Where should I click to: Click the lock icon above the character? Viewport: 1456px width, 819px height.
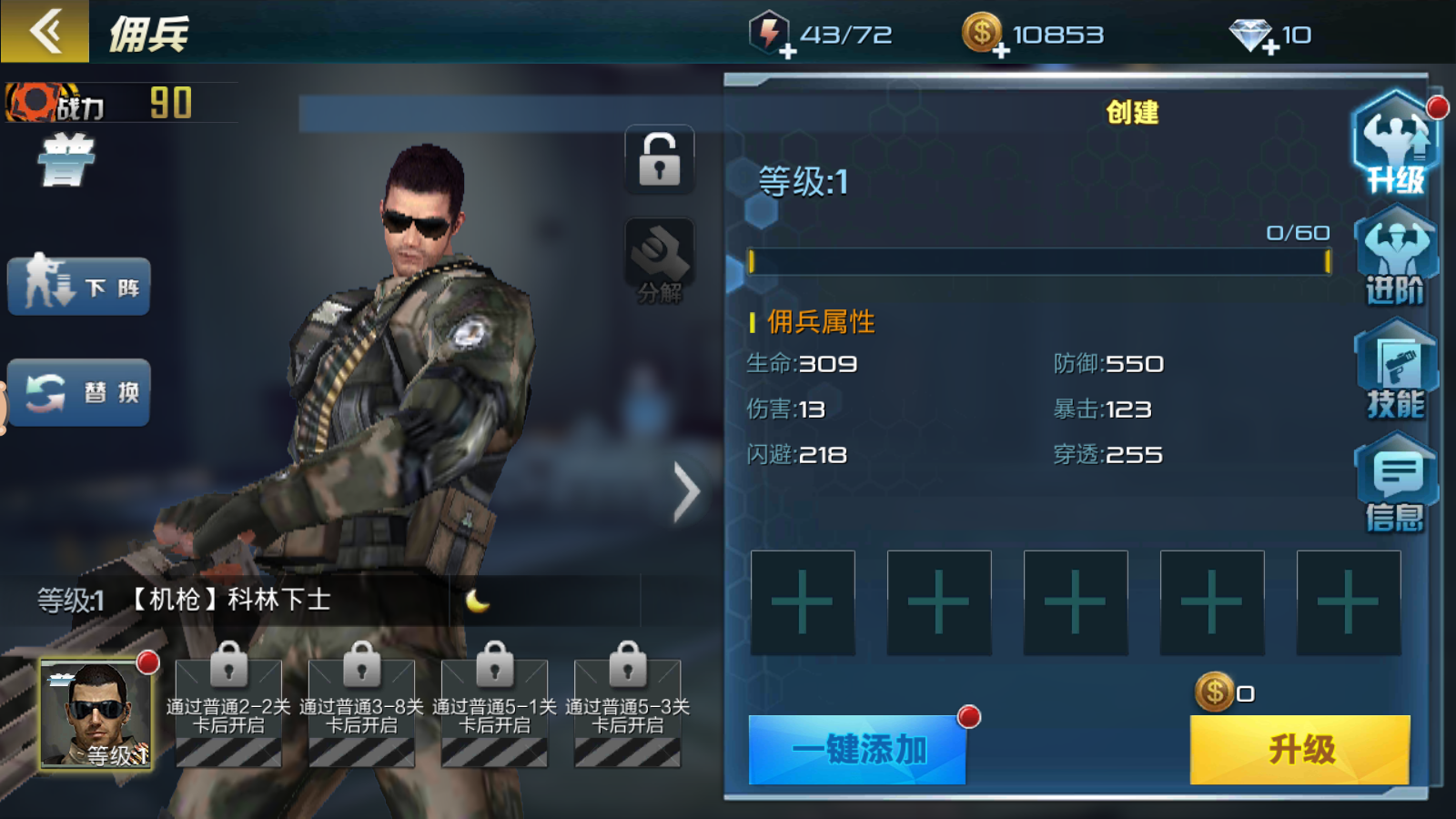point(657,159)
